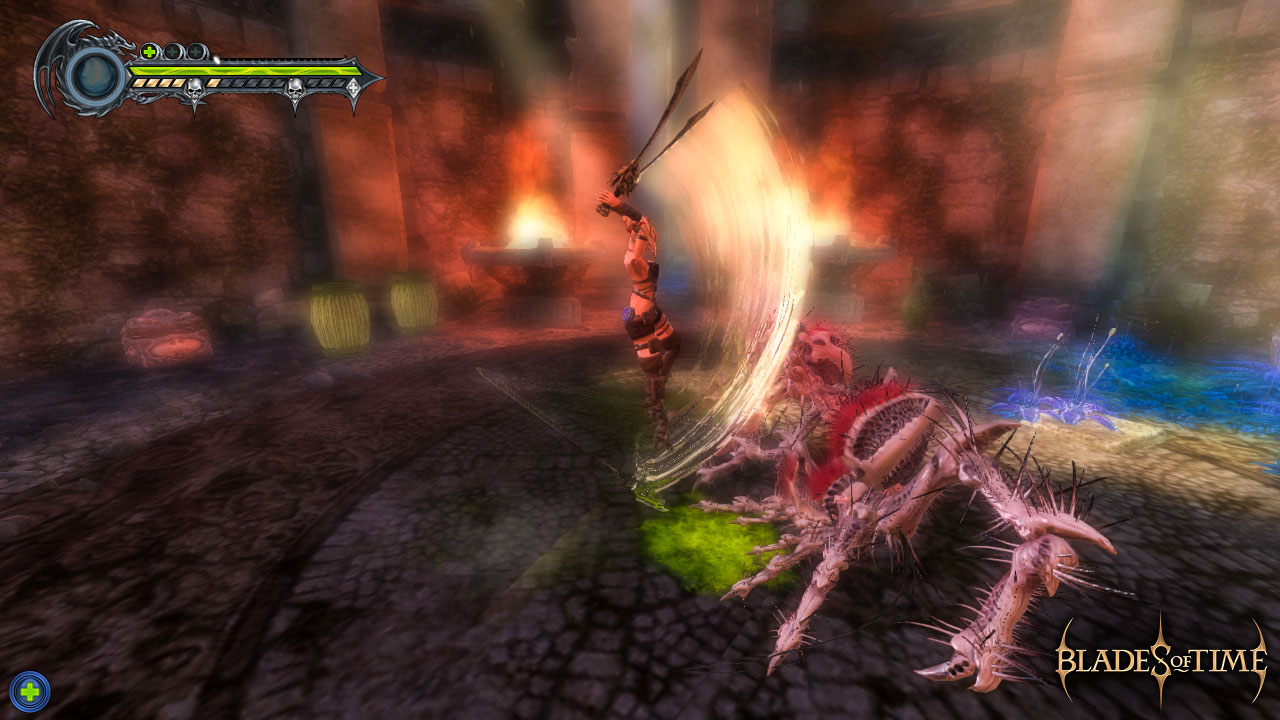The width and height of the screenshot is (1280, 720).
Task: Use the blue-ringed green cross heal icon
Action: 29,690
